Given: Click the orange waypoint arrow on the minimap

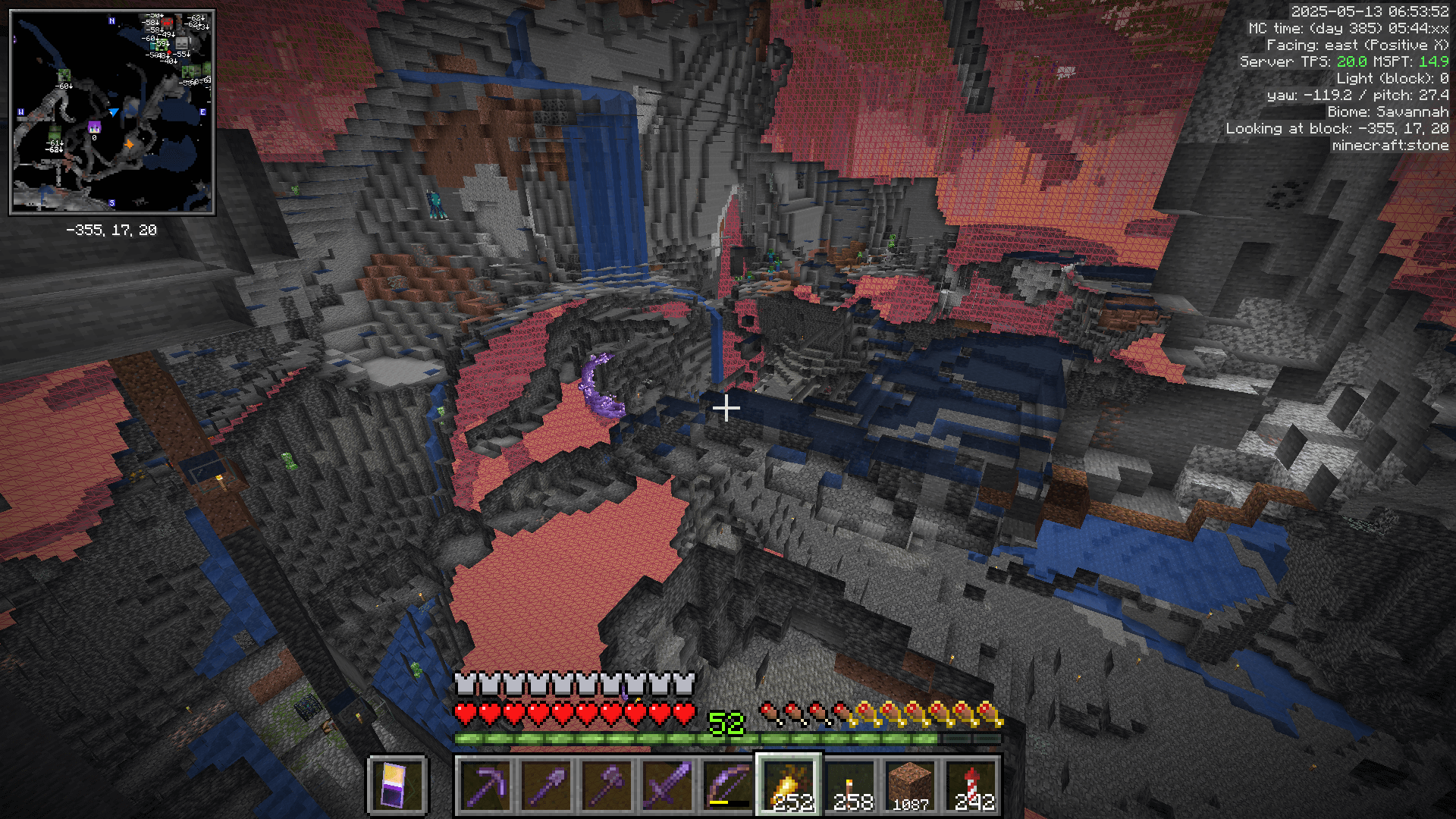Looking at the screenshot, I should pos(129,144).
